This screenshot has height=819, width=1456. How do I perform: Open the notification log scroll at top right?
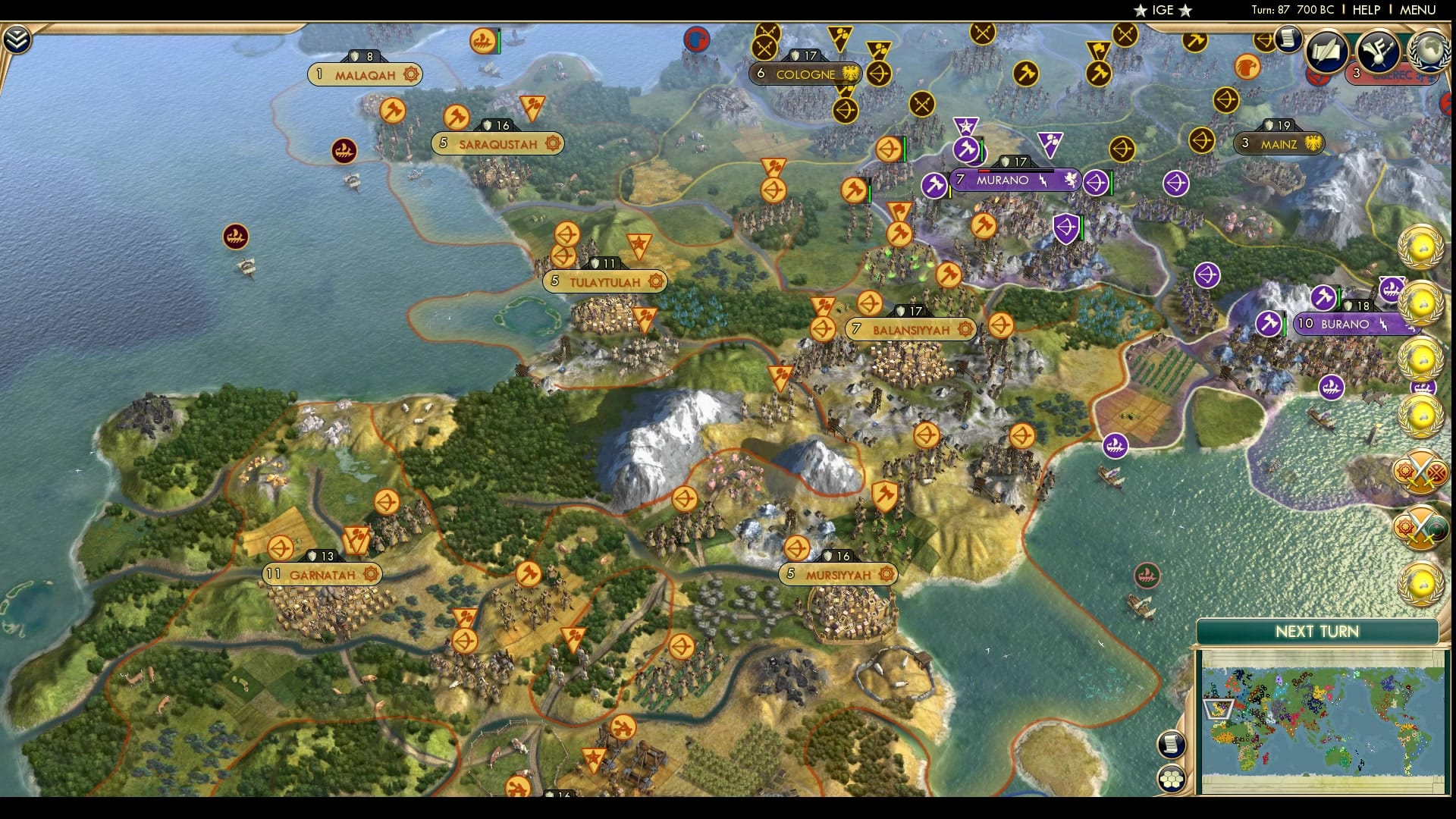tap(1288, 39)
